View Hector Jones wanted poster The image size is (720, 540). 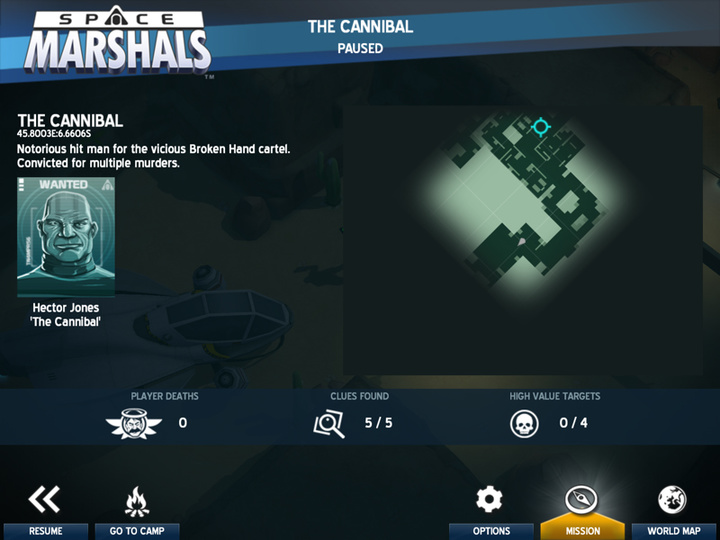click(66, 236)
